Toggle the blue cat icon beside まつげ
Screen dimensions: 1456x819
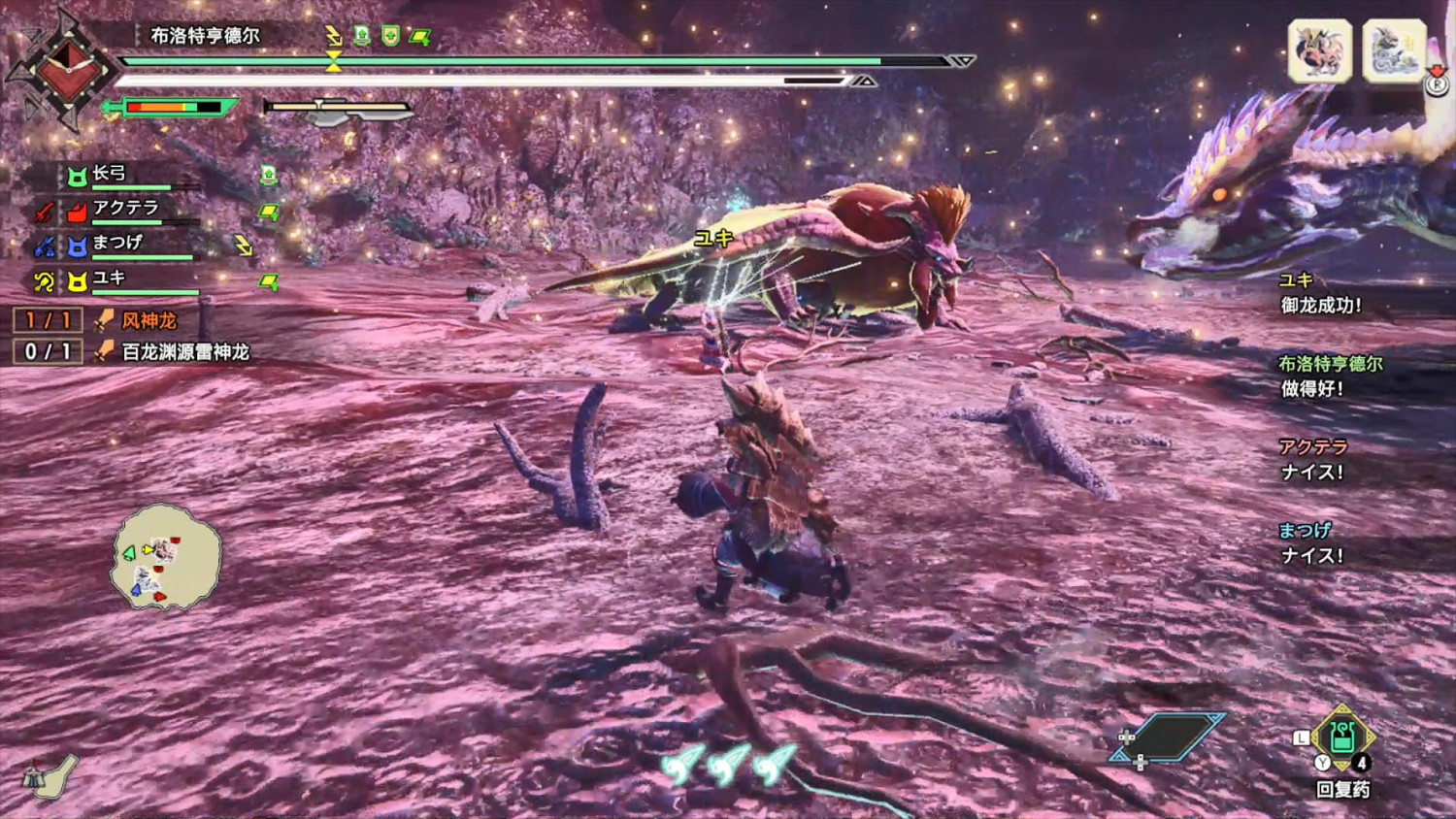78,246
